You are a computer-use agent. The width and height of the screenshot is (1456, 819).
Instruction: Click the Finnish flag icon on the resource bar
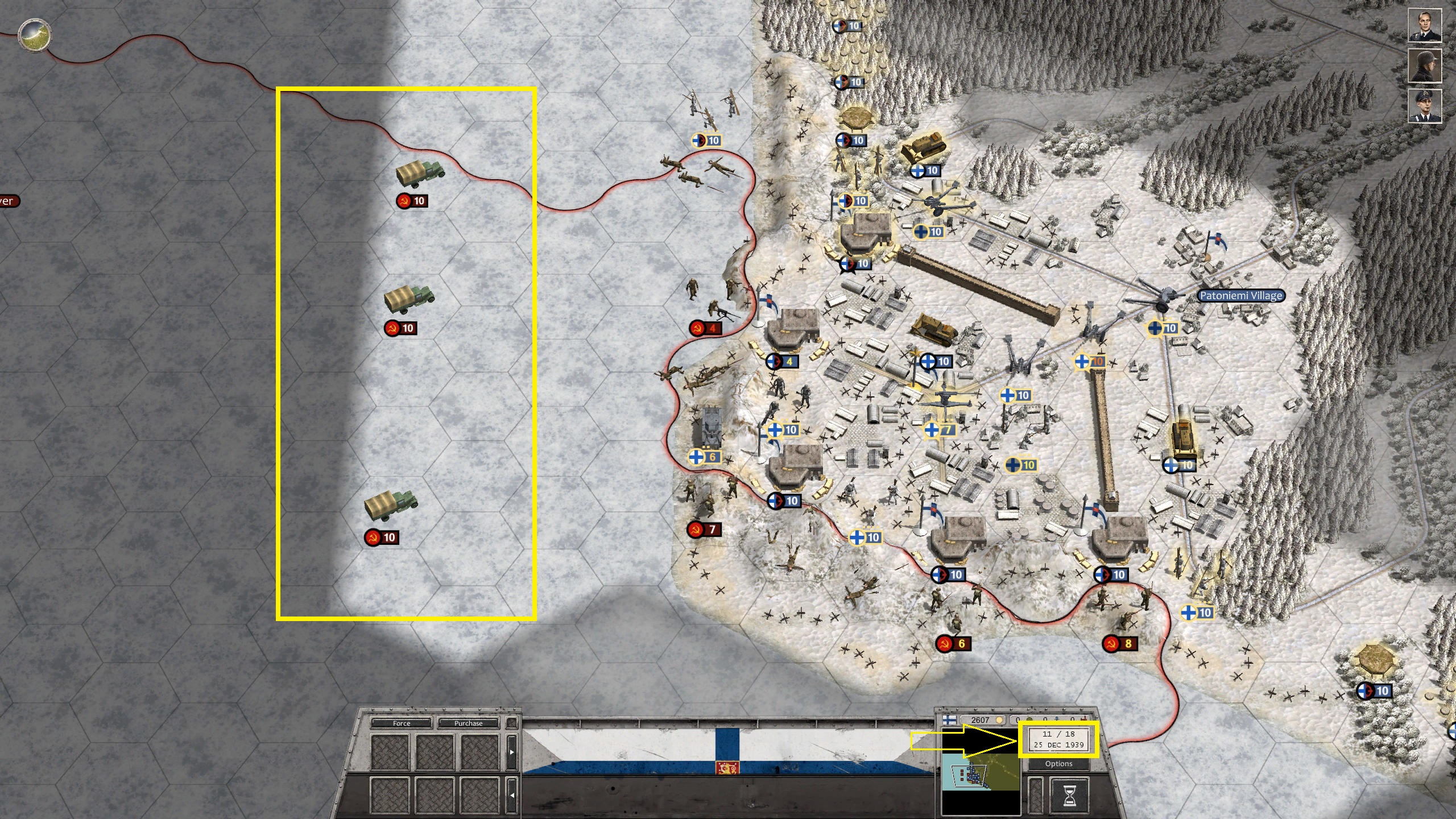pyautogui.click(x=949, y=719)
